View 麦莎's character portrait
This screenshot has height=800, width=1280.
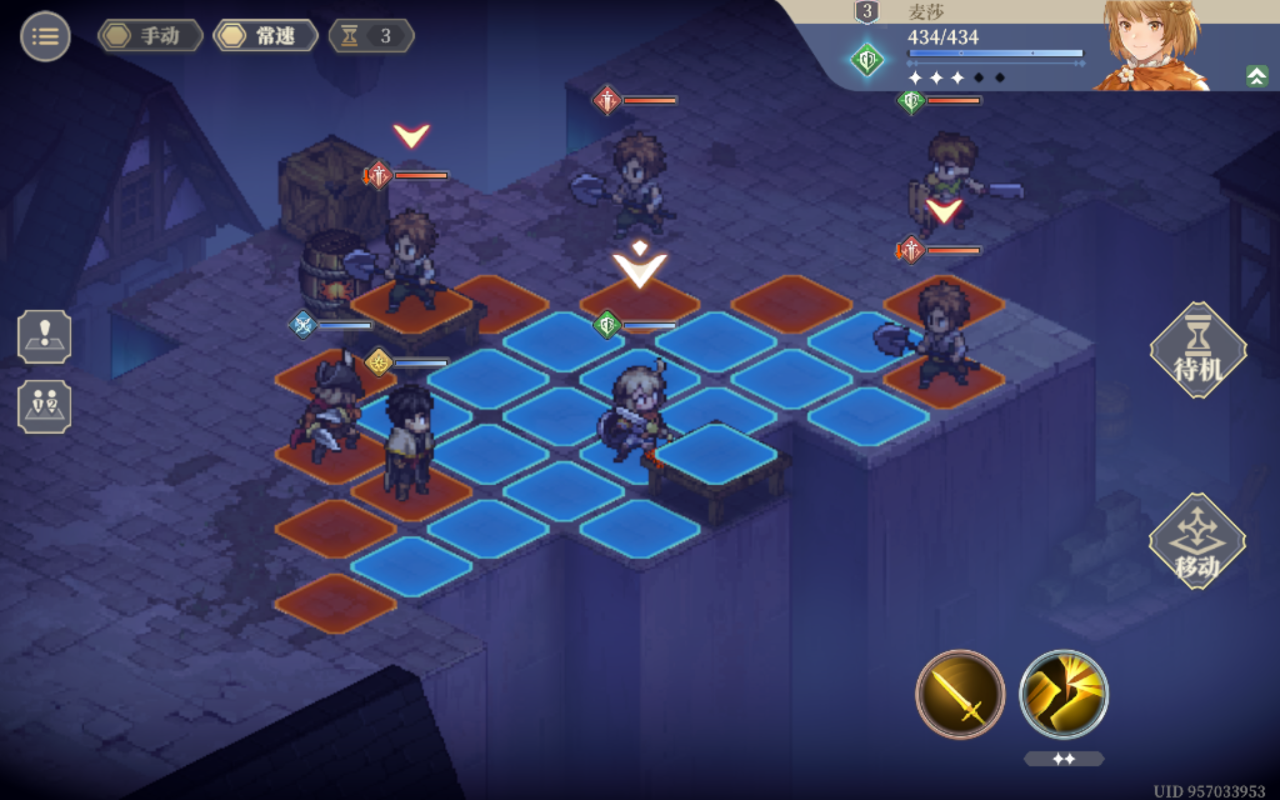coord(1152,45)
